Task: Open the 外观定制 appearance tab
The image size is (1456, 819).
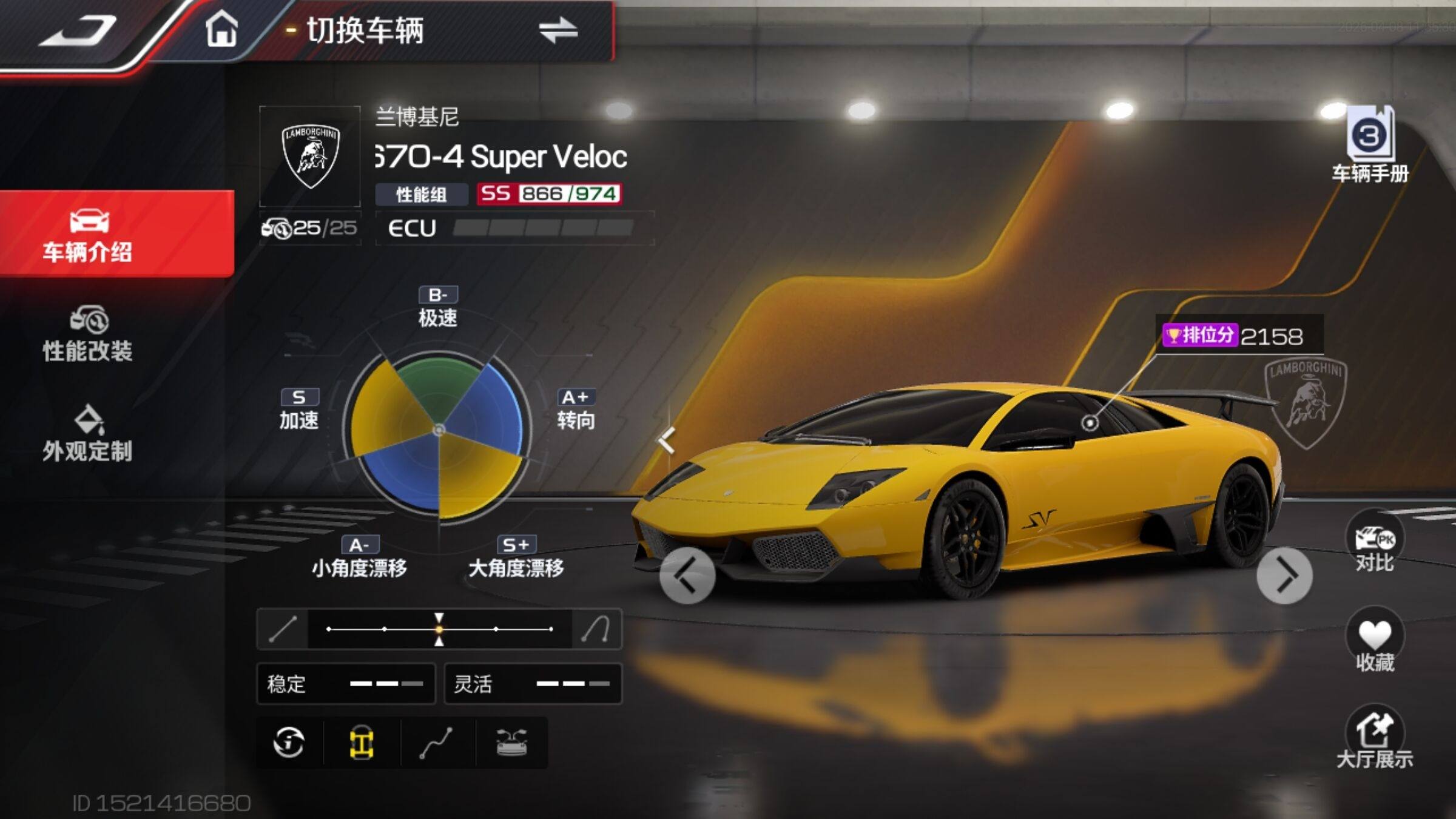Action: coord(89,433)
